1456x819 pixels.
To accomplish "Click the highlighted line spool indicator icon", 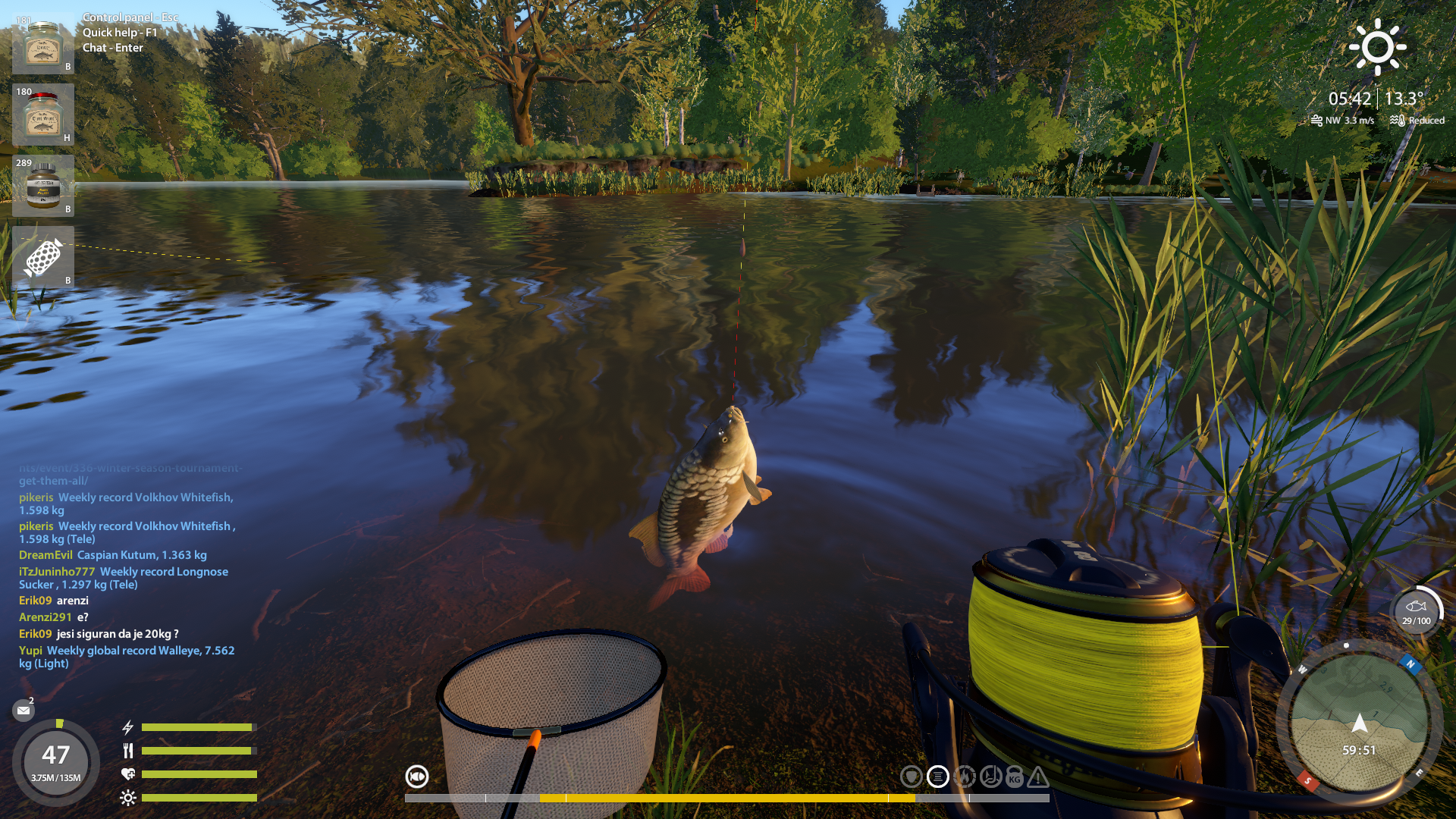I will 938,777.
